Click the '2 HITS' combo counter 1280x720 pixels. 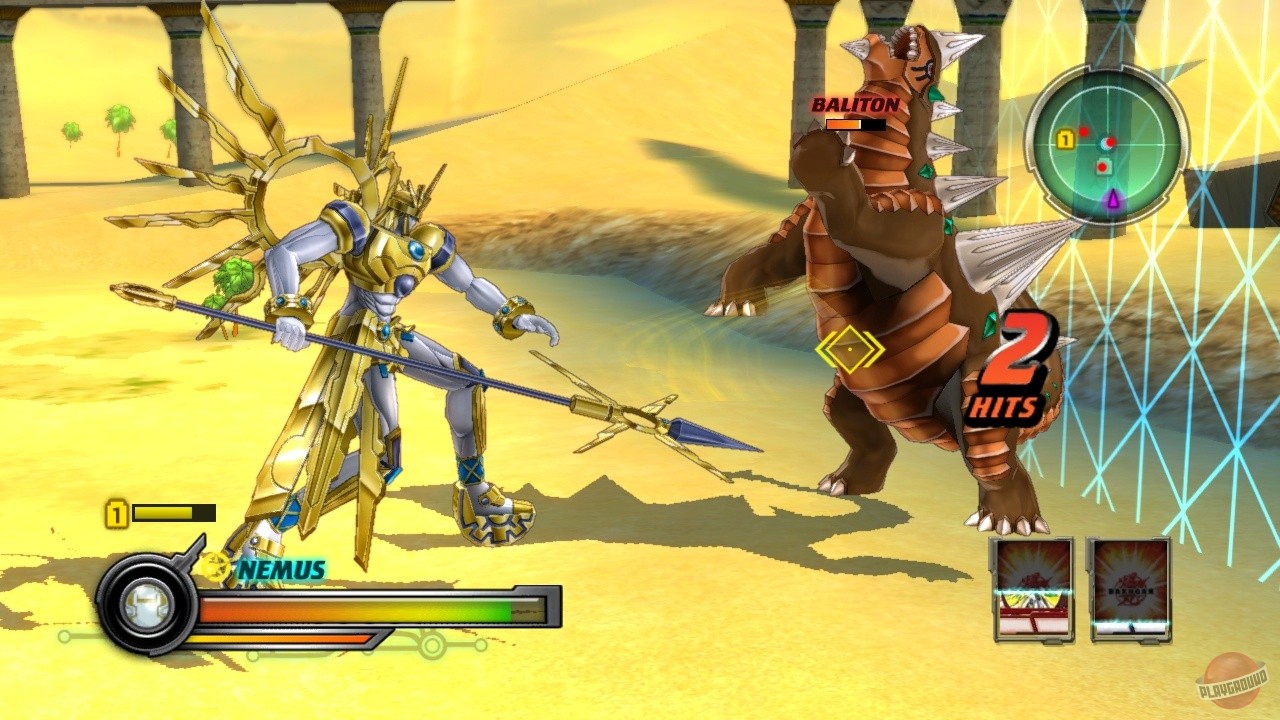(1012, 370)
